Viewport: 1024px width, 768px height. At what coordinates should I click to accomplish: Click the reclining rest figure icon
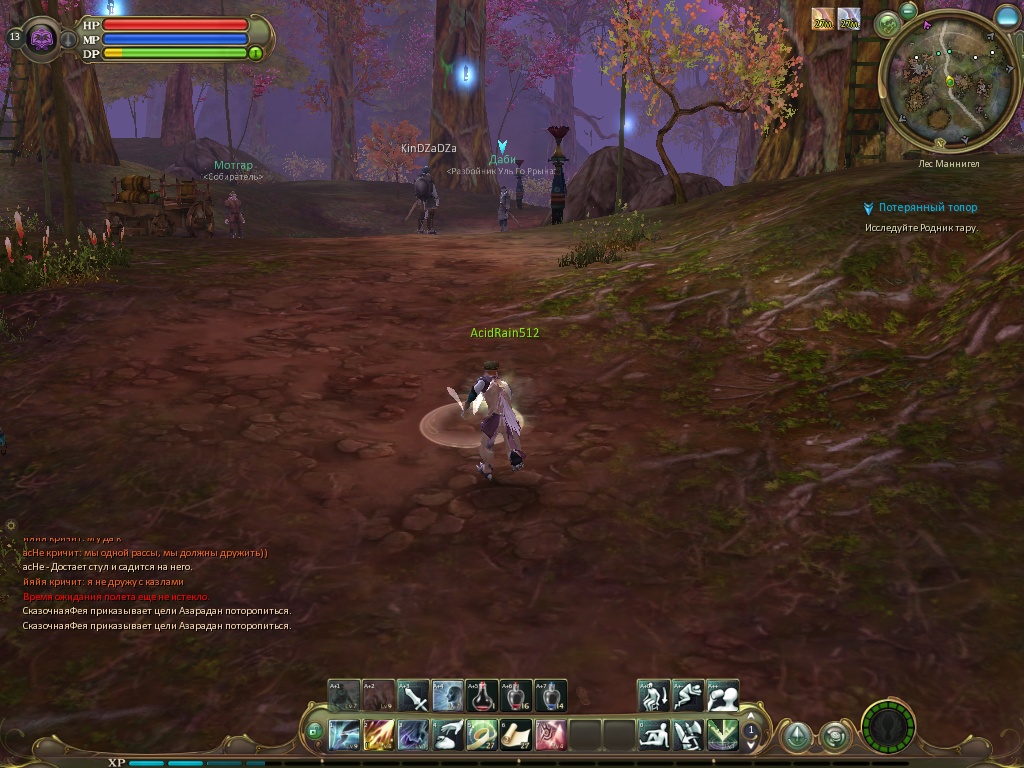[x=654, y=735]
